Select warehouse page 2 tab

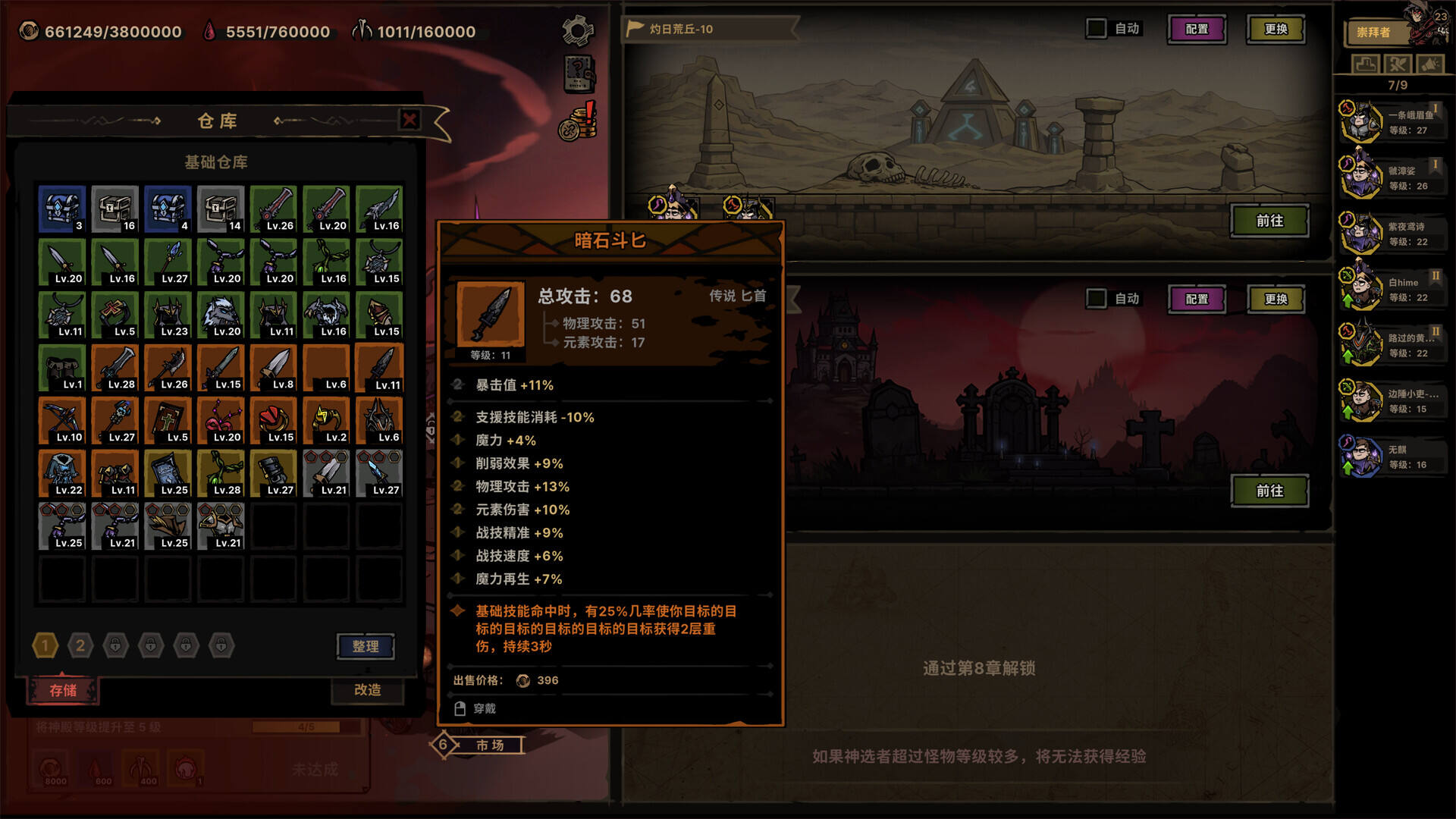click(80, 645)
